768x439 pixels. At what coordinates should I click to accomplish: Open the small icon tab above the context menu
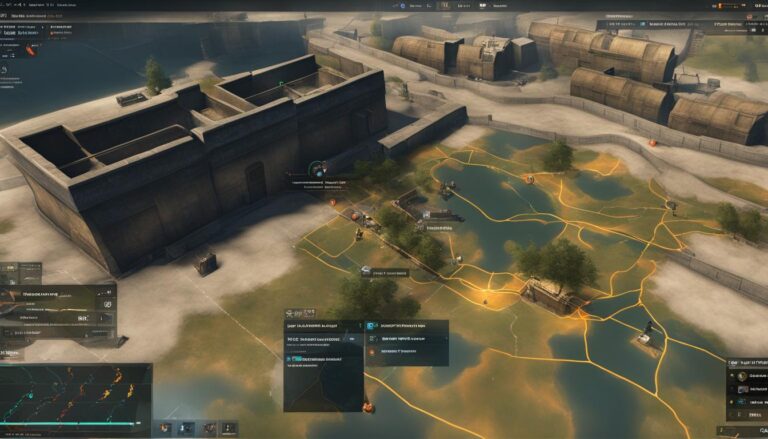pos(295,313)
